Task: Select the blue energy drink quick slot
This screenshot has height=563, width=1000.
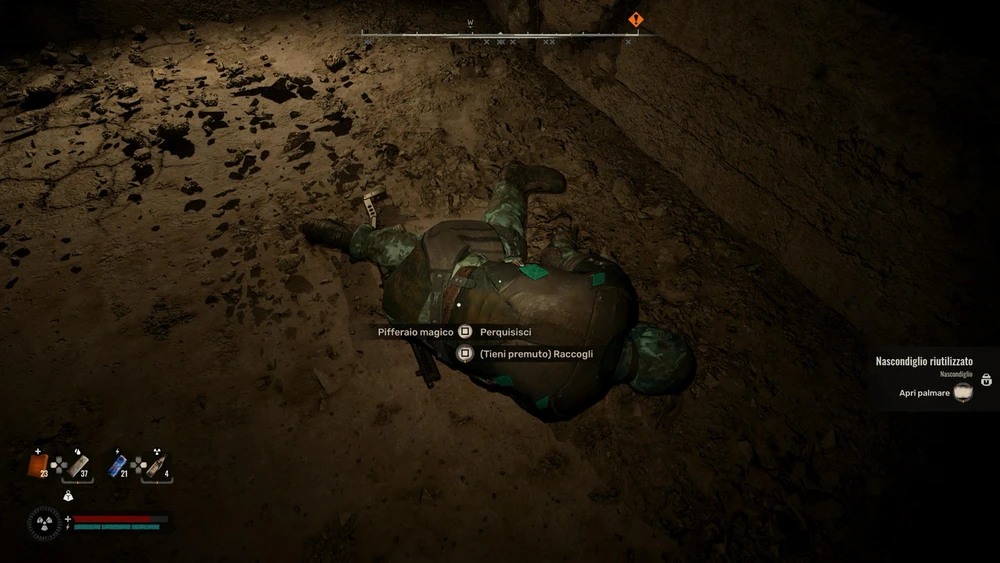Action: point(116,466)
